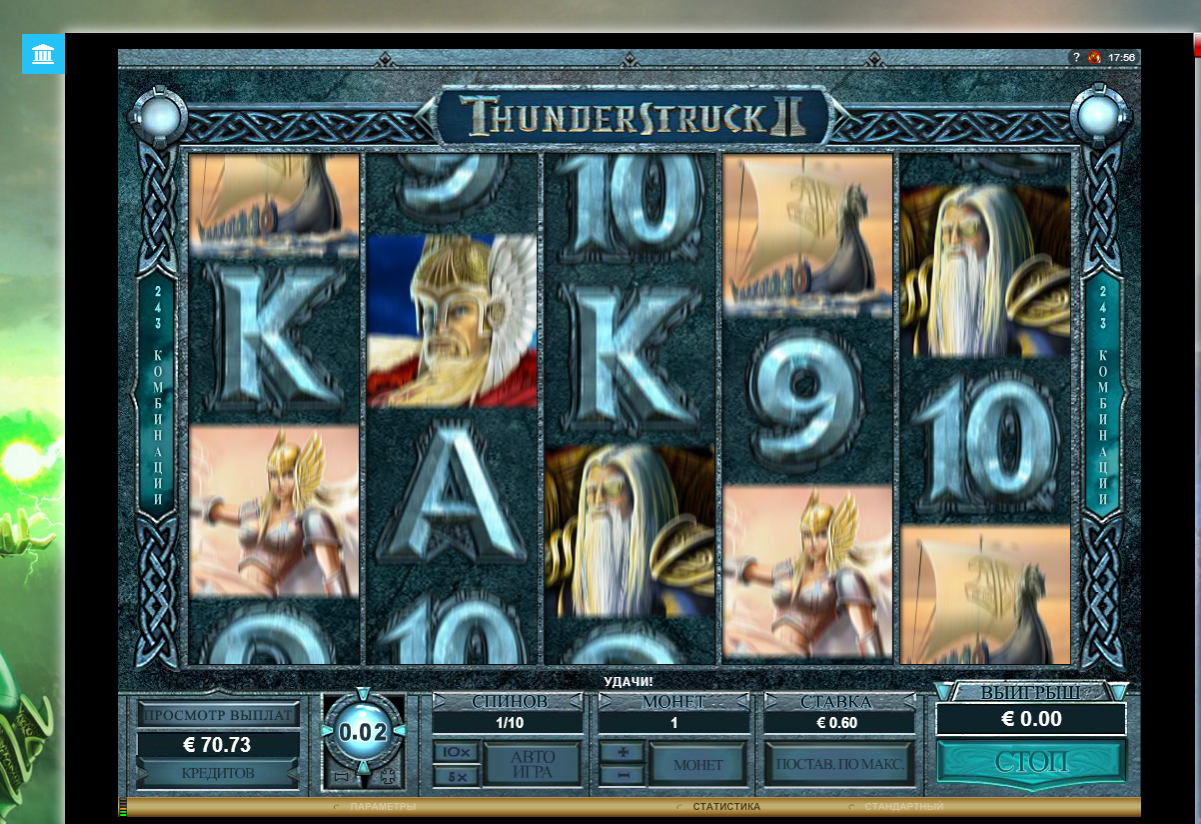Open help via the question mark icon

coord(1076,58)
